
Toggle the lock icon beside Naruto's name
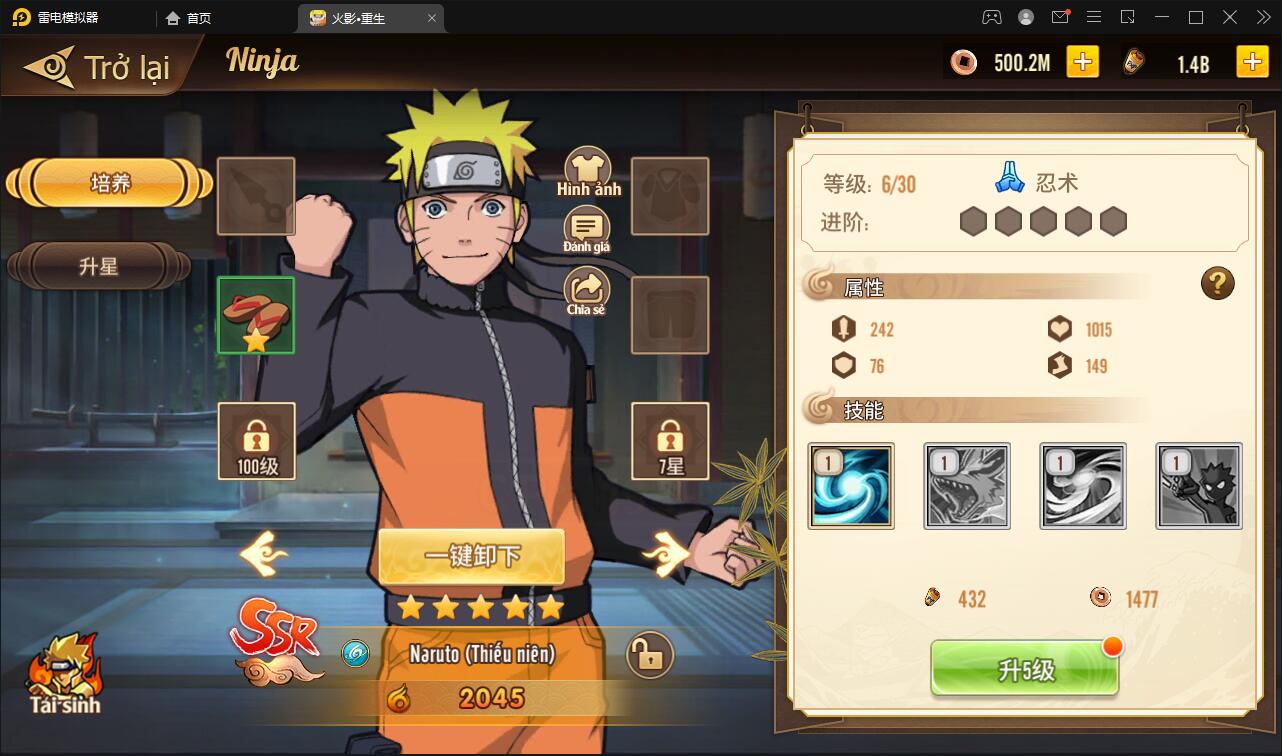(651, 655)
